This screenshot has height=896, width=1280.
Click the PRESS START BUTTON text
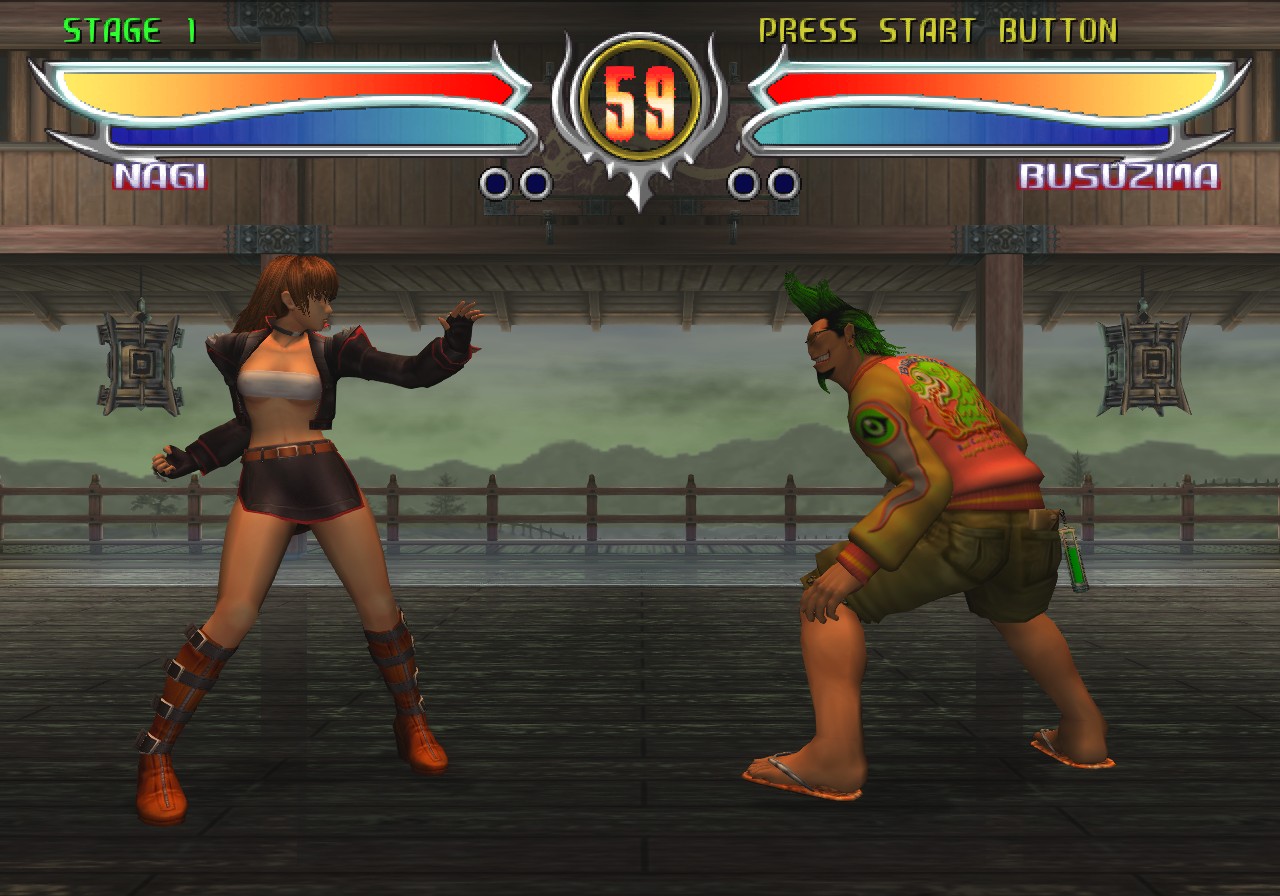point(940,29)
